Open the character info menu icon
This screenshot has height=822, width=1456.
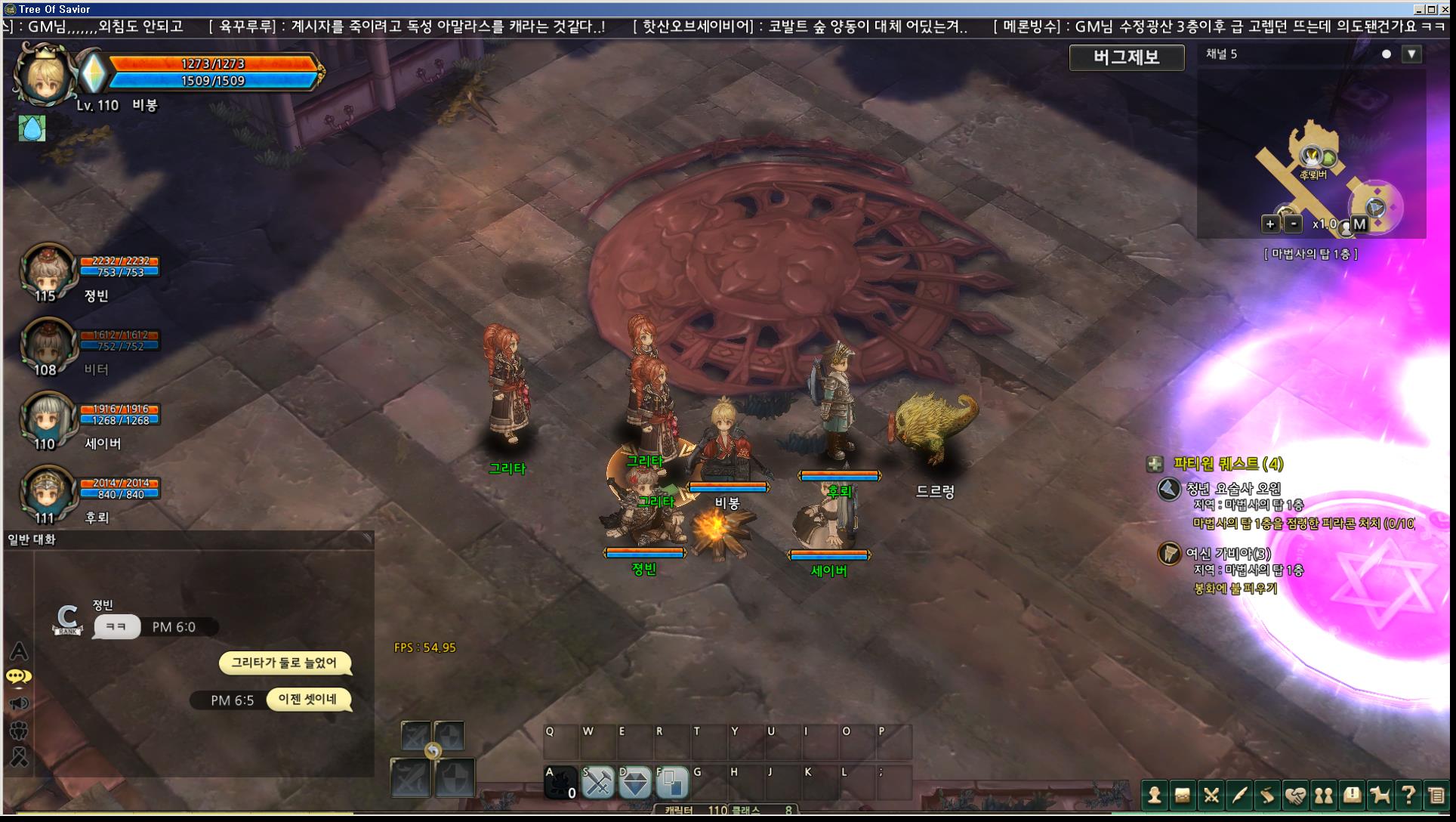click(1154, 795)
